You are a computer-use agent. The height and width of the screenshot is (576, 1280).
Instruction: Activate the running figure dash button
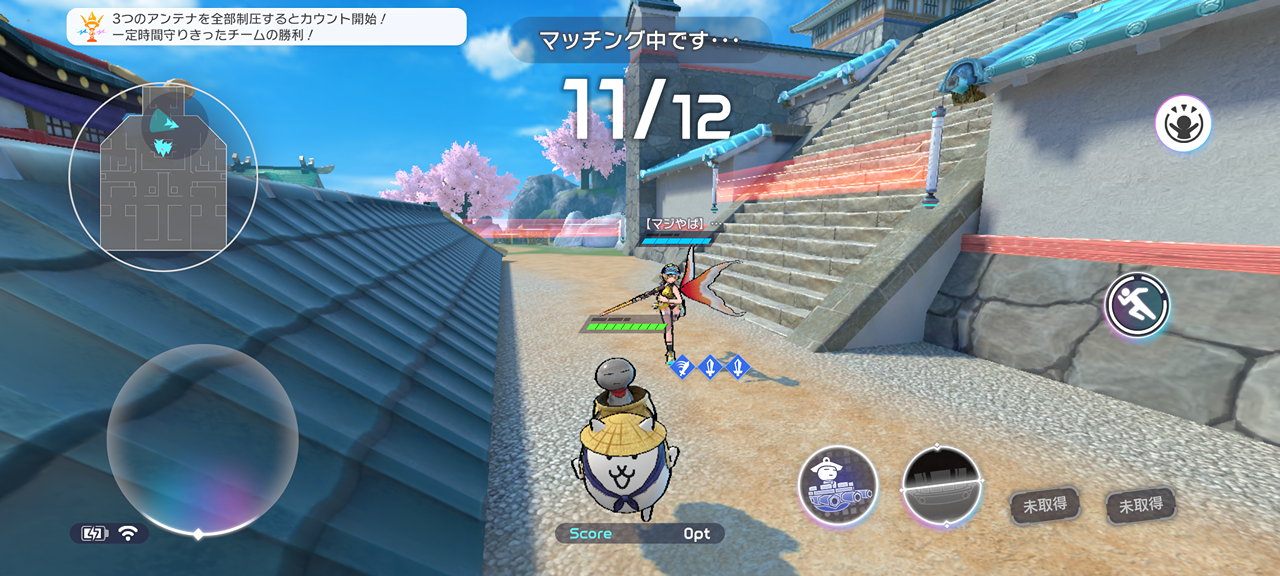point(1137,305)
